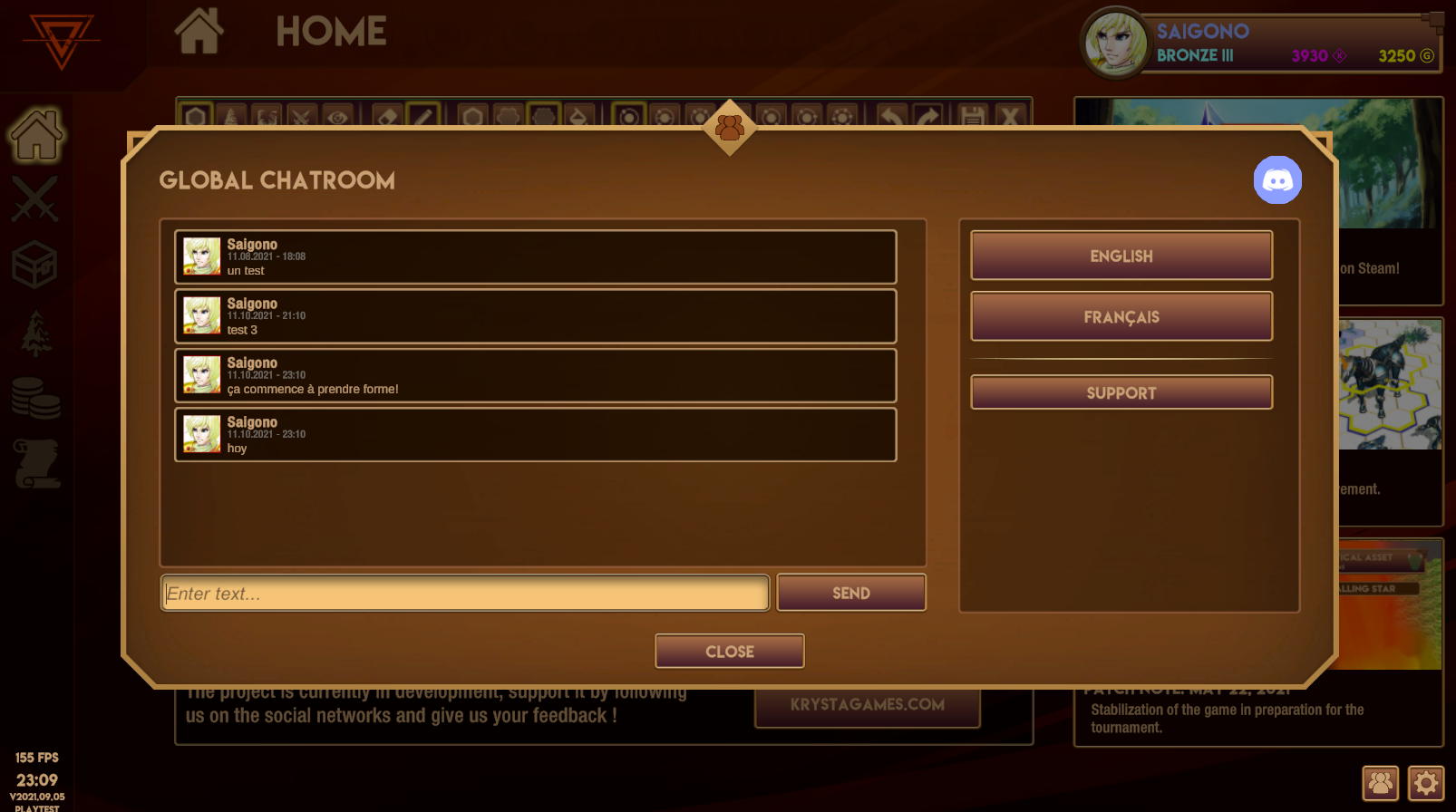Open the coins icon in the sidebar

(34, 397)
